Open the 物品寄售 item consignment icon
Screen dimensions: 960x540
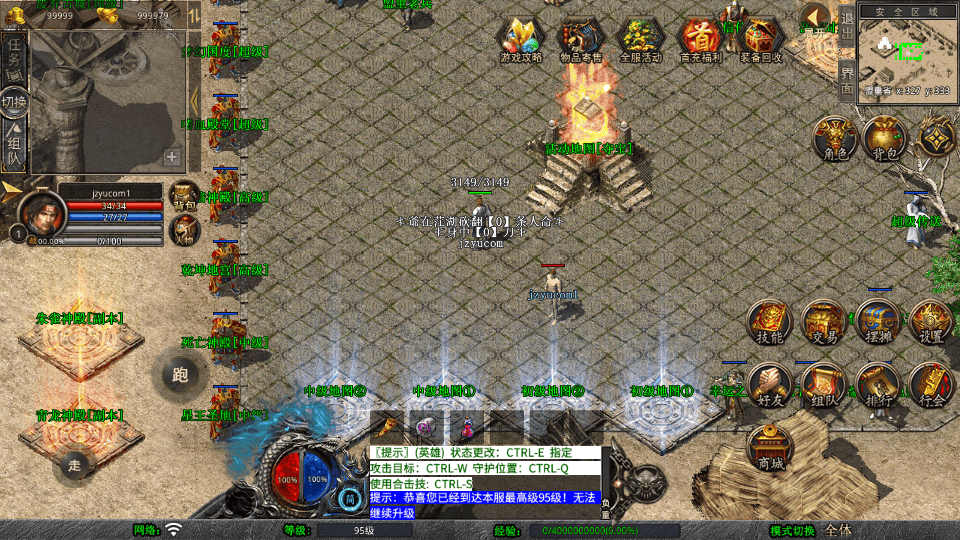click(x=581, y=39)
